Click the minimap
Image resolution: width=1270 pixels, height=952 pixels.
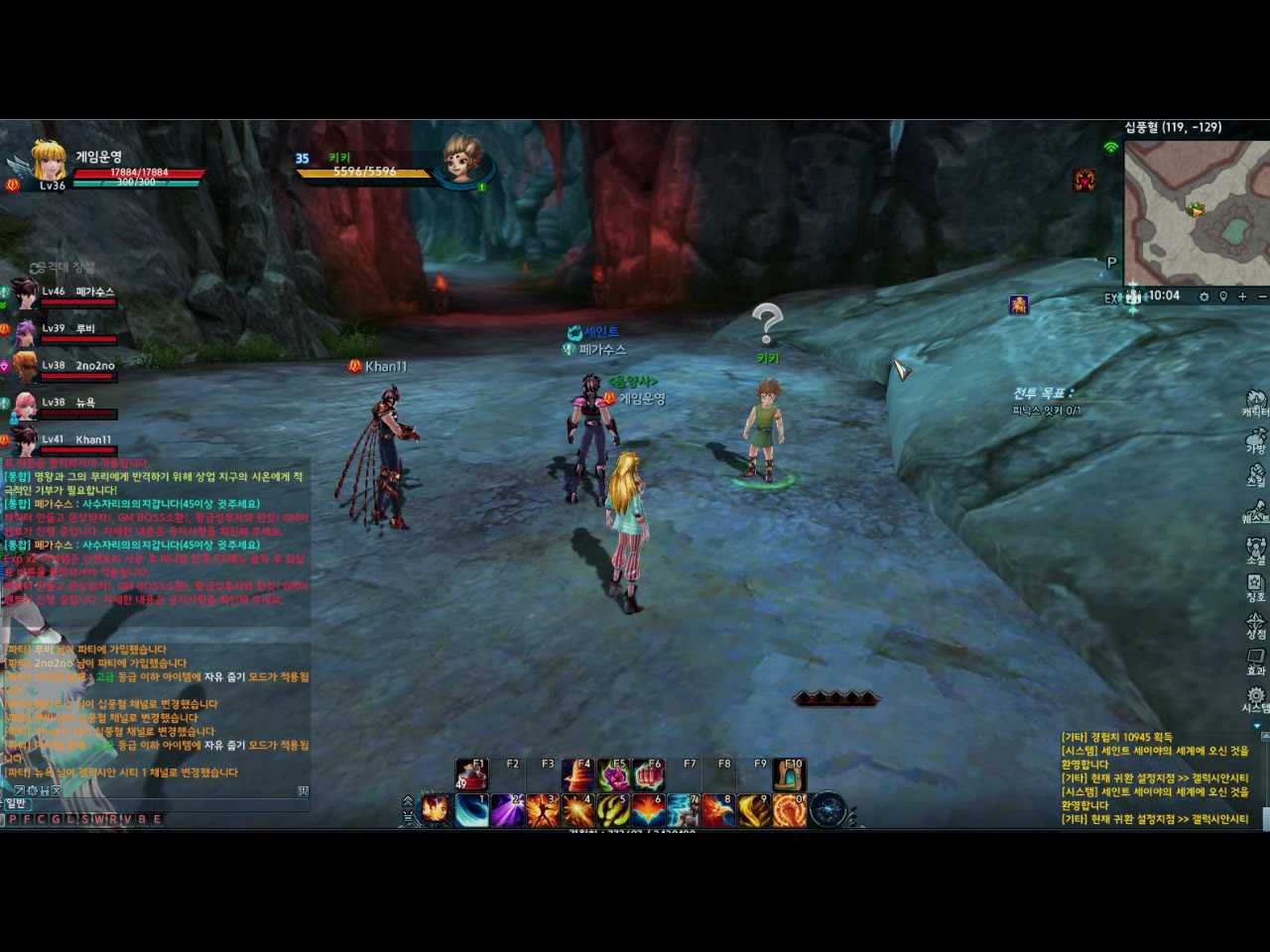[x=1196, y=212]
